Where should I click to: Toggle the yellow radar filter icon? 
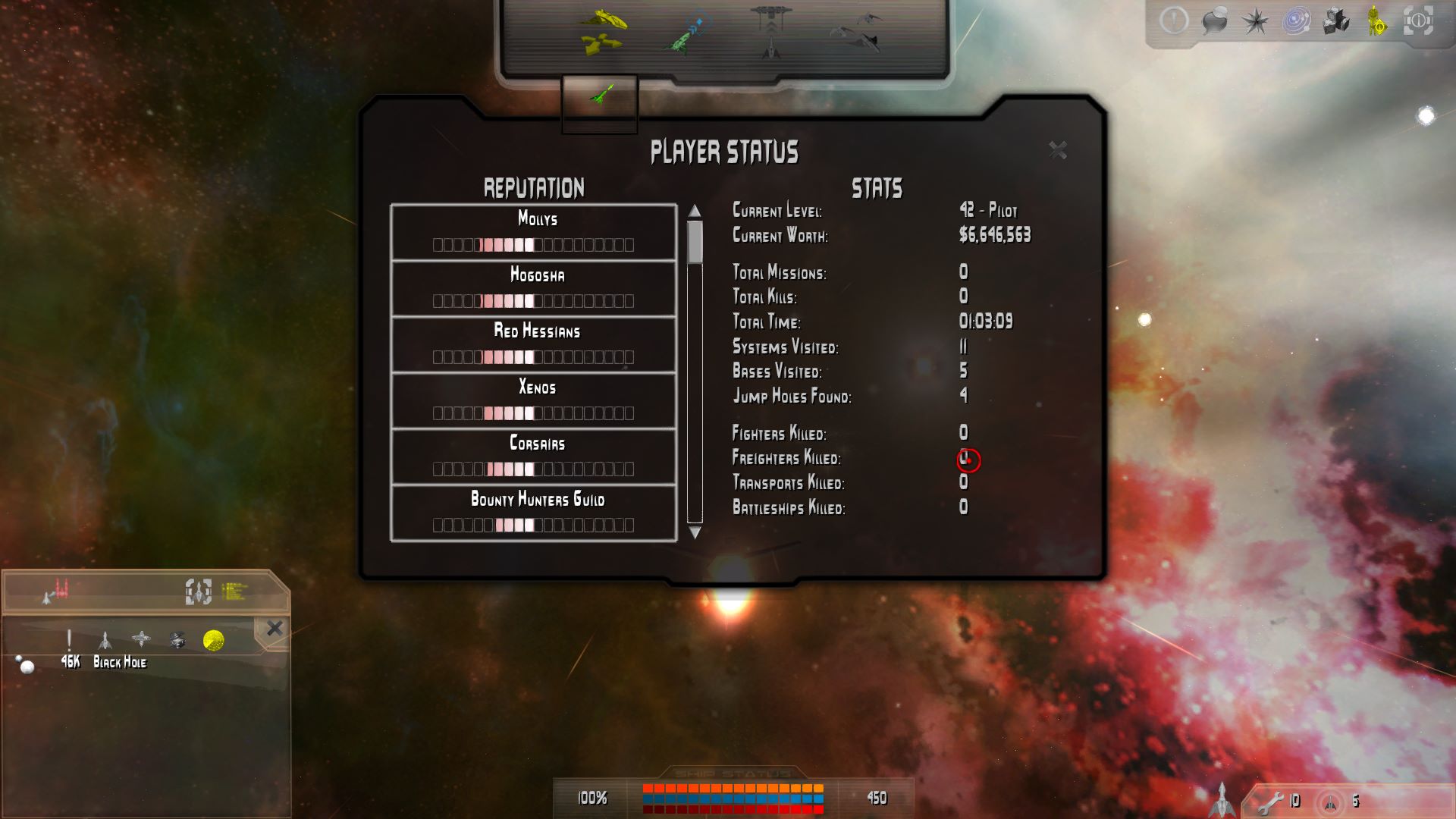click(214, 641)
